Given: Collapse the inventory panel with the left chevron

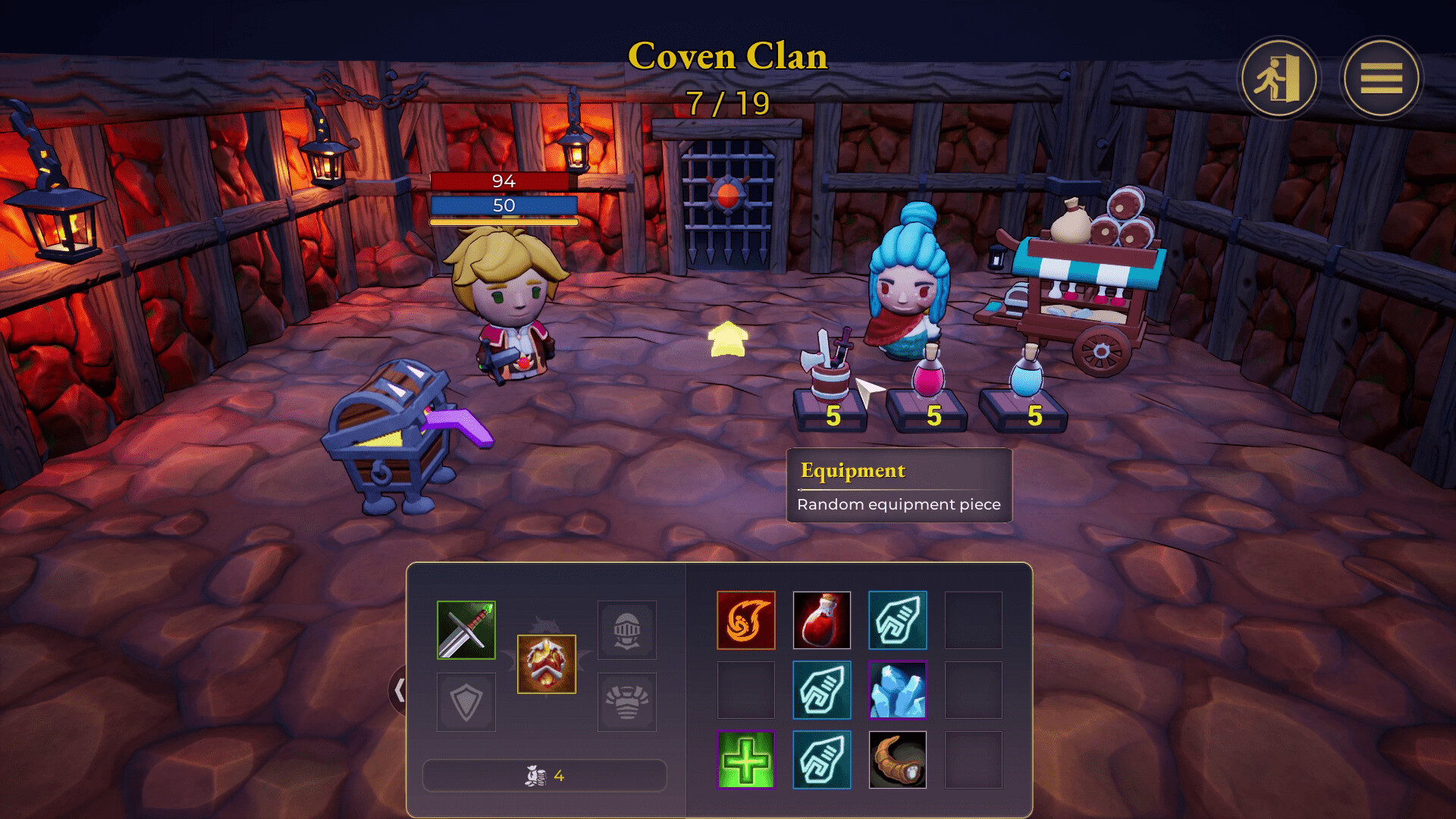Looking at the screenshot, I should pyautogui.click(x=400, y=690).
